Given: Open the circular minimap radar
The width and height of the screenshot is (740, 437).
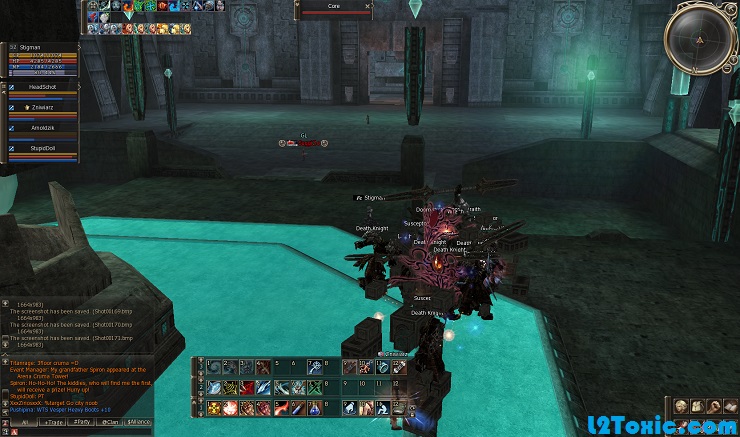Looking at the screenshot, I should (x=699, y=39).
